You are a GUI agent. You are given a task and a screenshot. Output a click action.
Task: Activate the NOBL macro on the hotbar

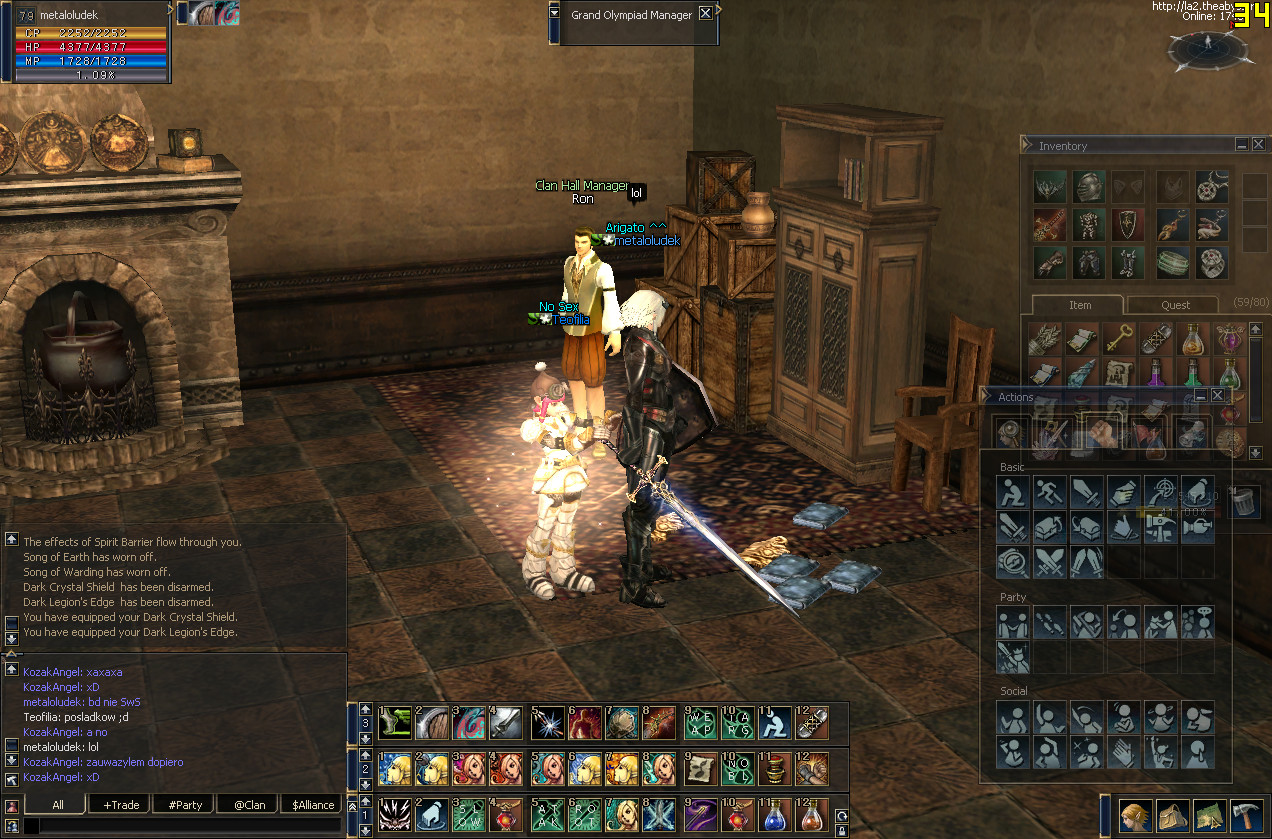735,768
